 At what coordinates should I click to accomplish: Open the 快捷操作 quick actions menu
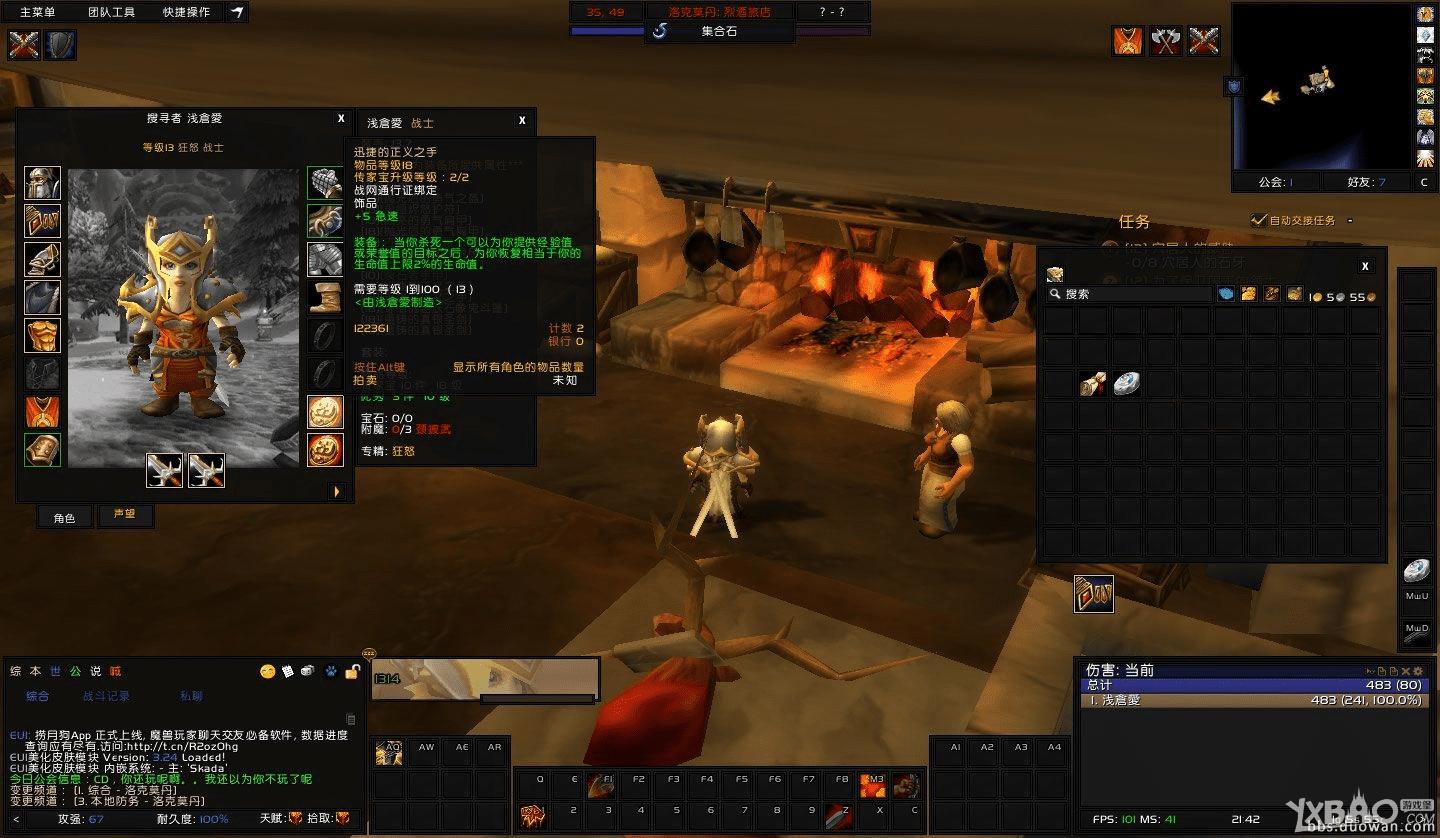pos(186,12)
